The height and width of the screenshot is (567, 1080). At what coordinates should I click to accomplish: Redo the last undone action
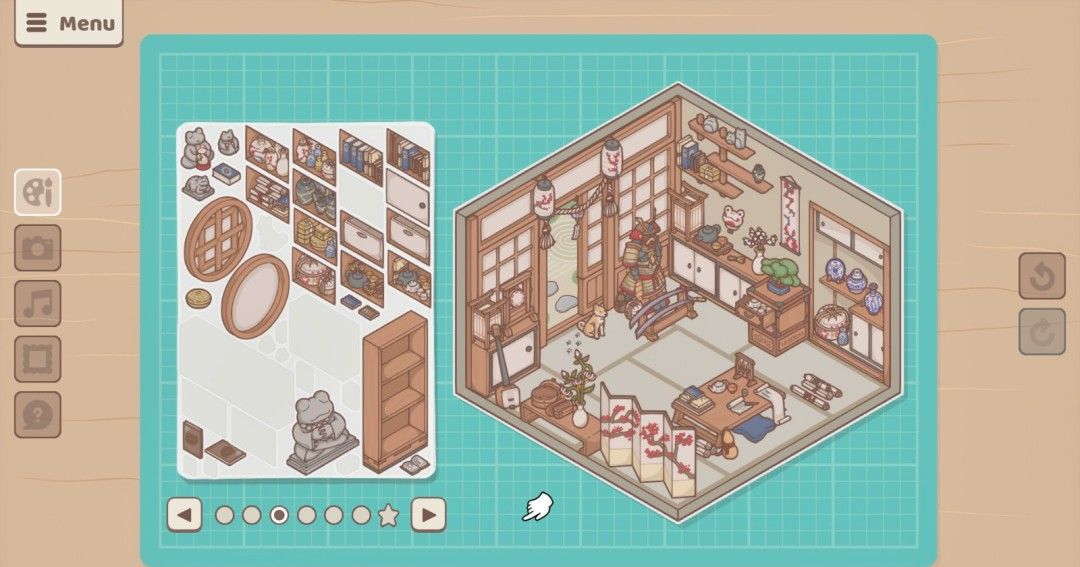click(1042, 332)
